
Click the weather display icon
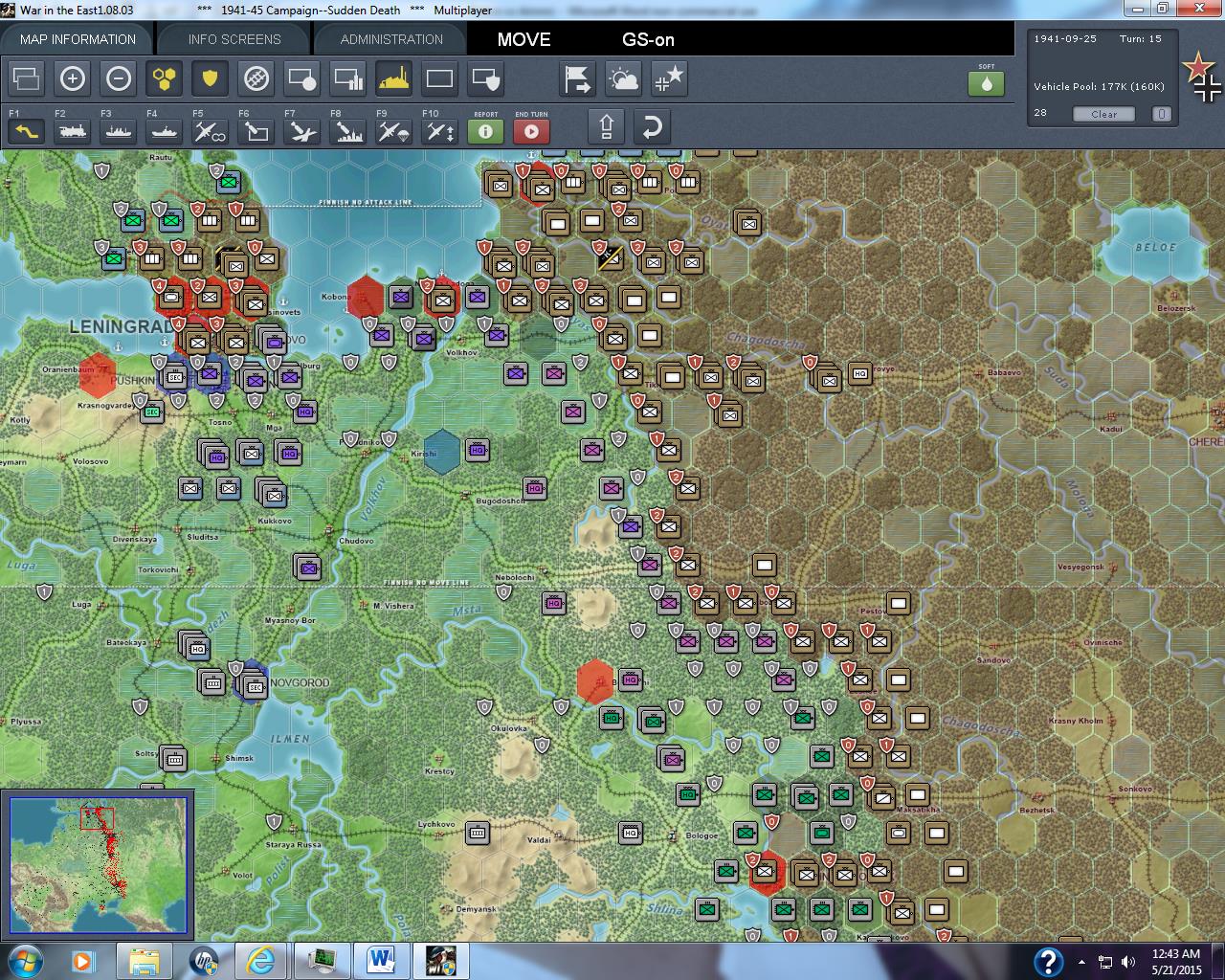[x=623, y=79]
